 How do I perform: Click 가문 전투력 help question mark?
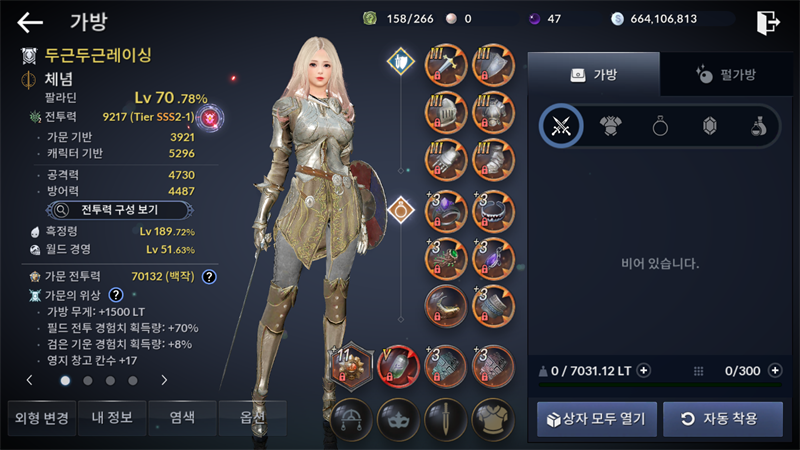209,276
